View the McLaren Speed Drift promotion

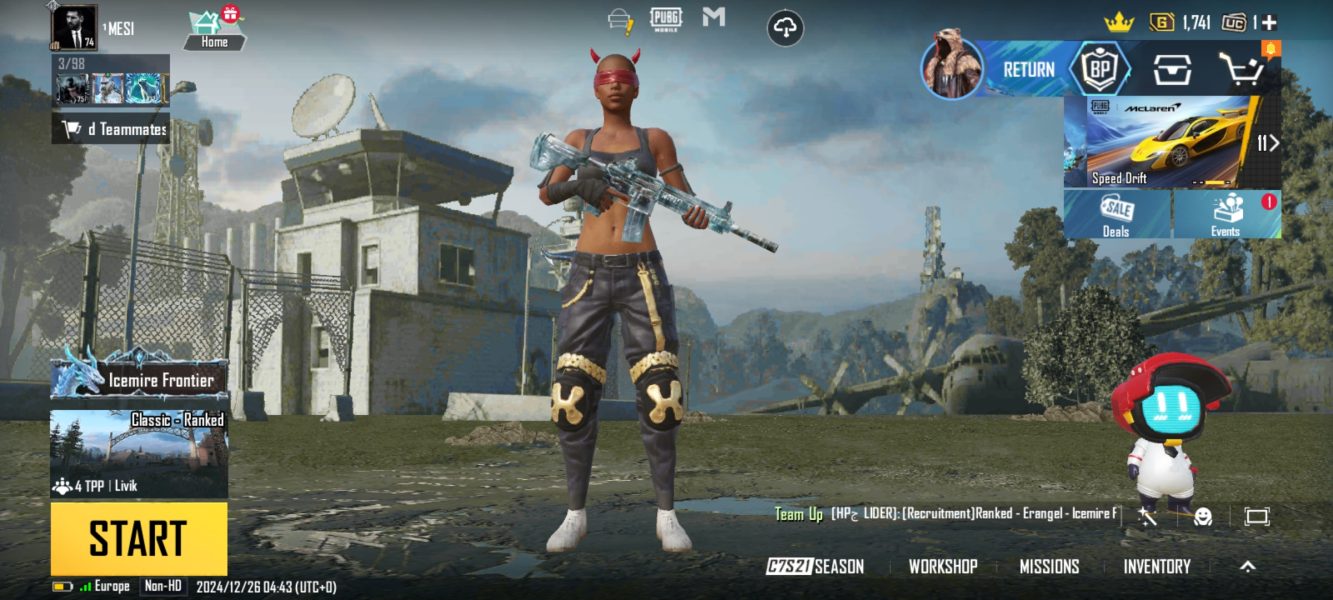pos(1160,142)
